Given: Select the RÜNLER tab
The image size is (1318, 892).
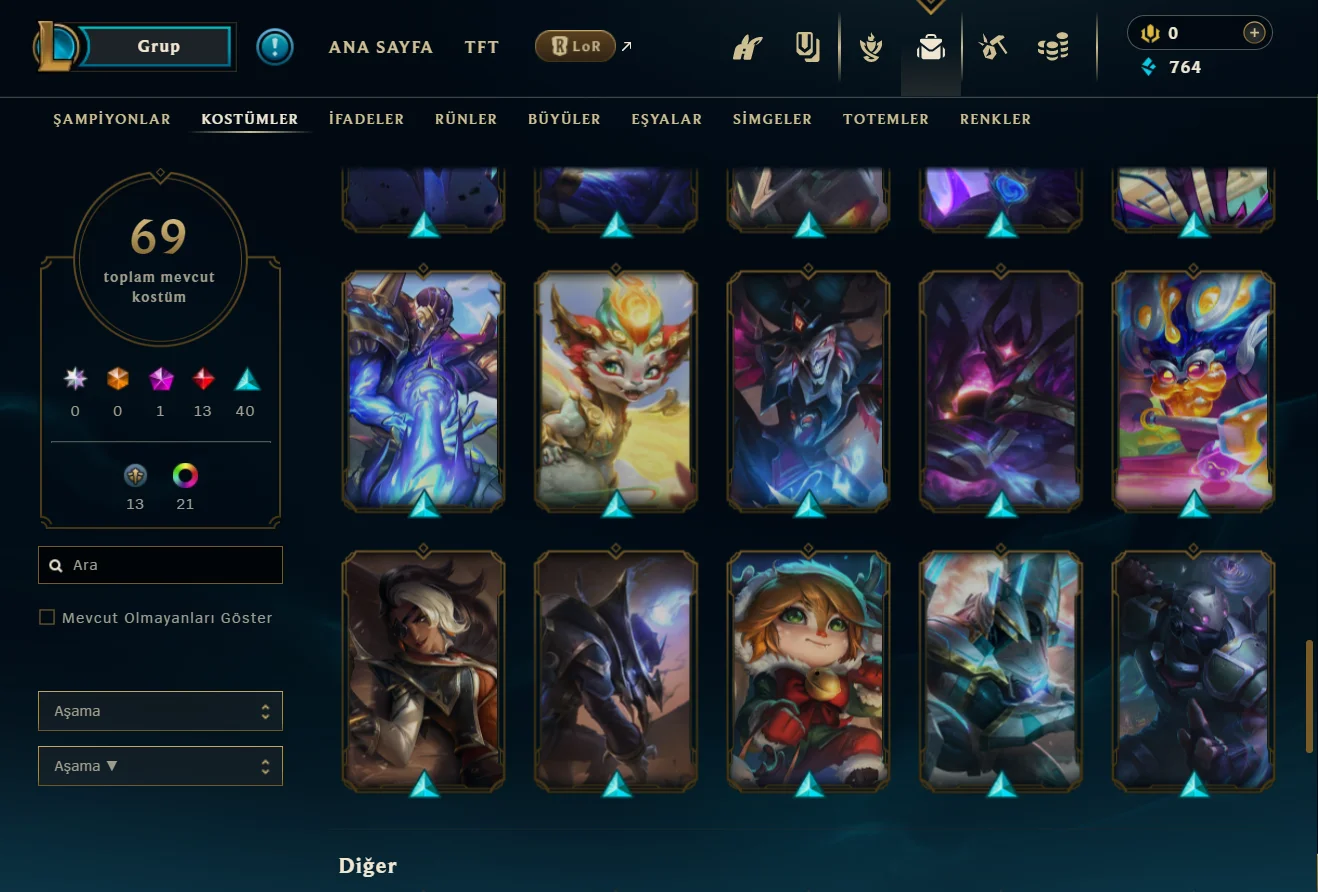Looking at the screenshot, I should pos(466,119).
